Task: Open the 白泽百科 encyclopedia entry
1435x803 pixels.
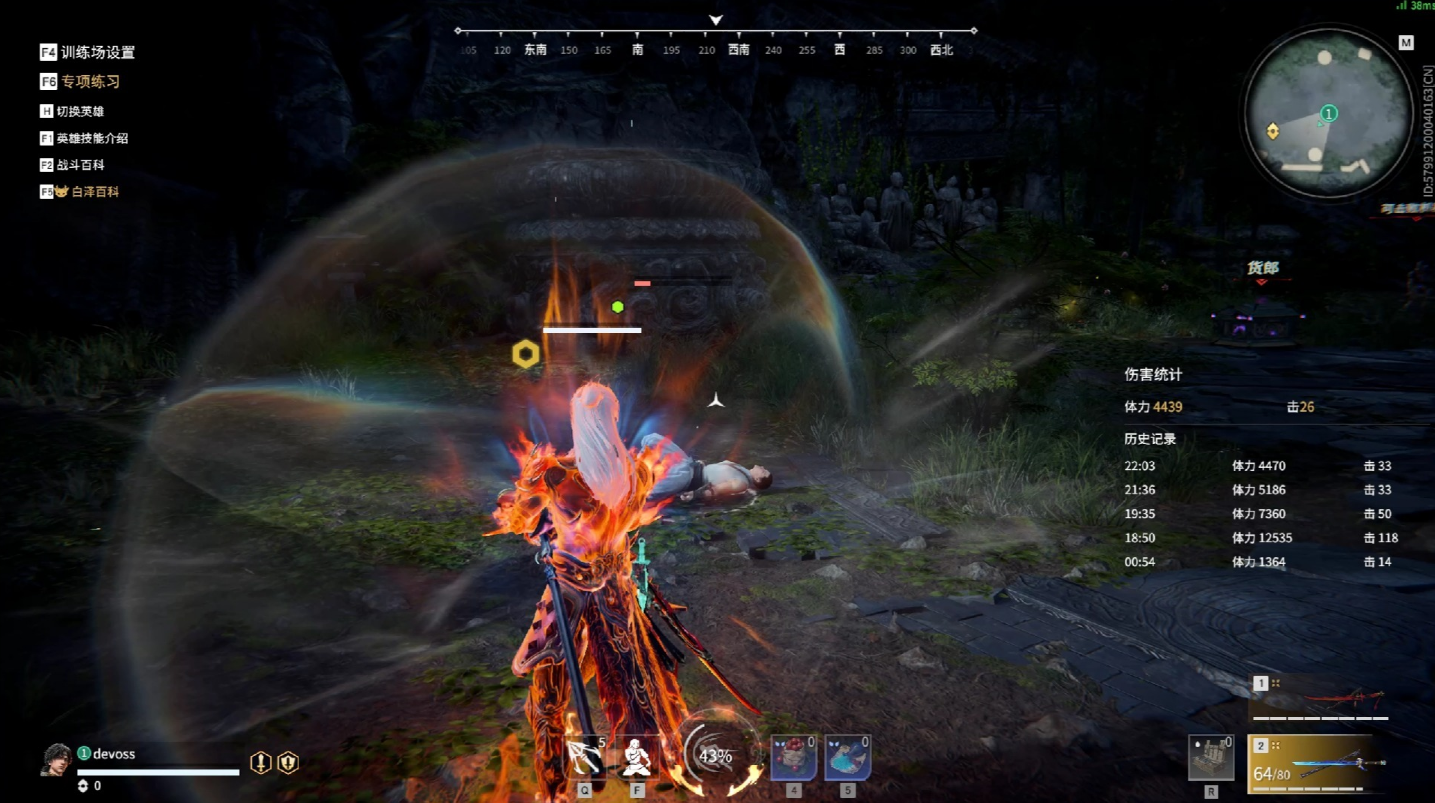Action: 85,191
